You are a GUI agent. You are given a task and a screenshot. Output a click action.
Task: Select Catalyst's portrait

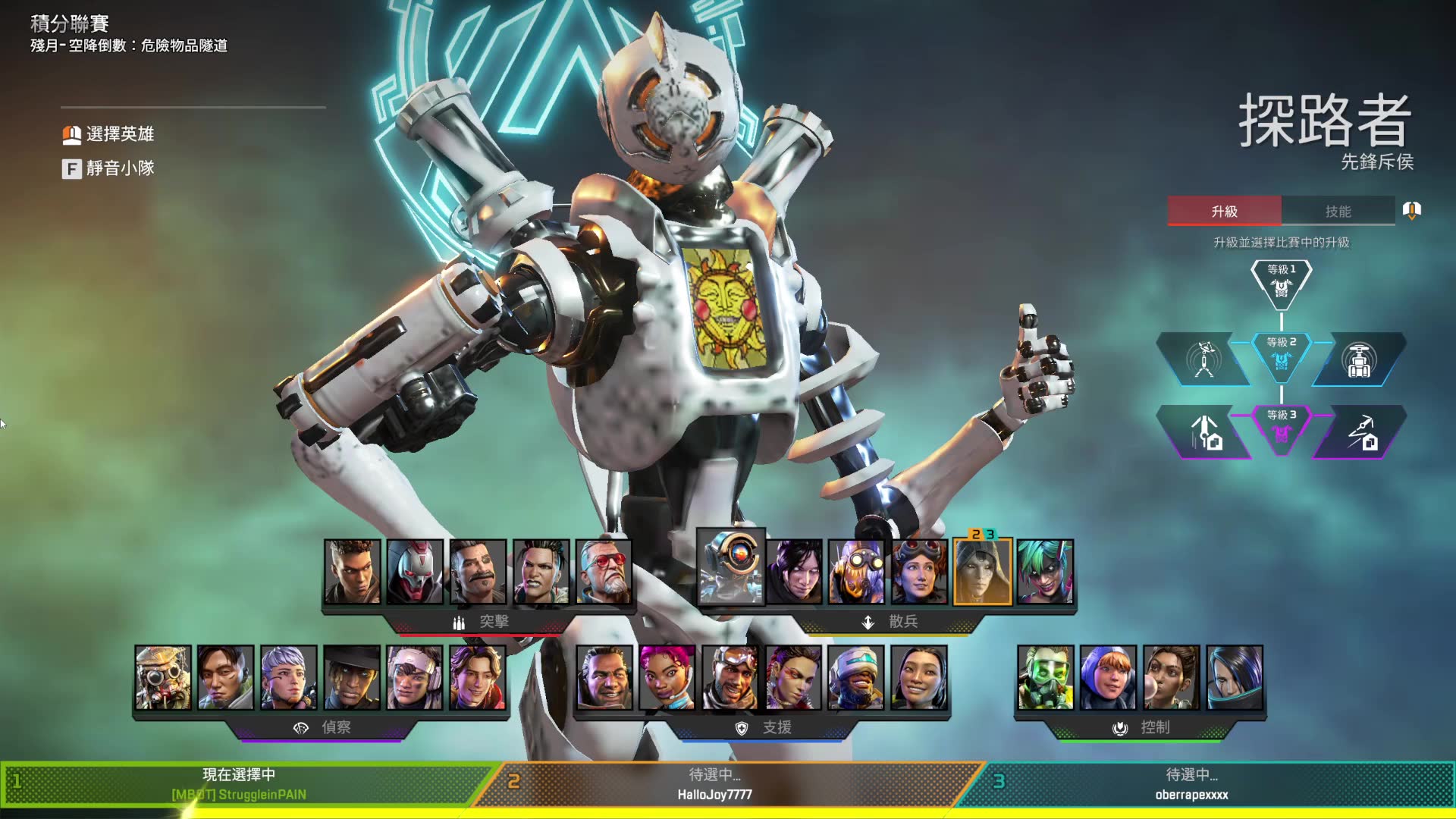pos(1235,678)
